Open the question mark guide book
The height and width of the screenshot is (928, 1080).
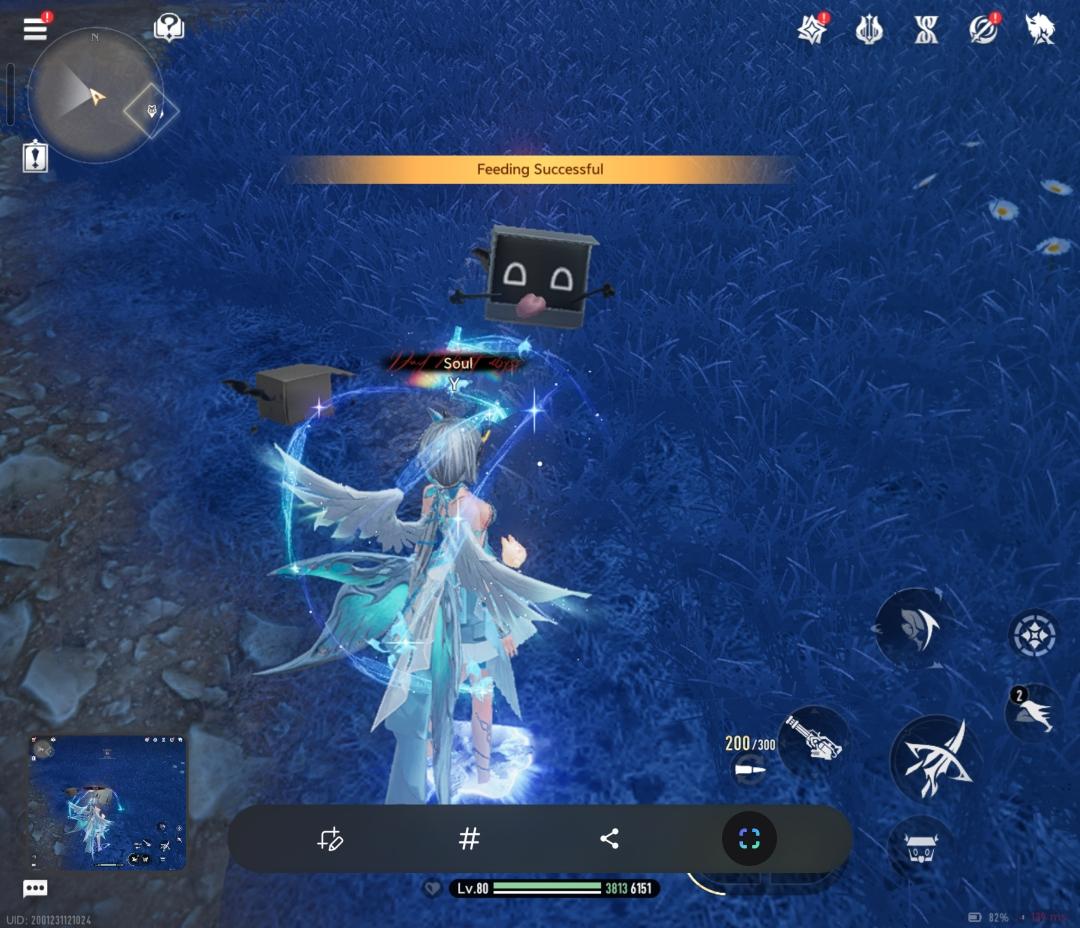[x=169, y=28]
